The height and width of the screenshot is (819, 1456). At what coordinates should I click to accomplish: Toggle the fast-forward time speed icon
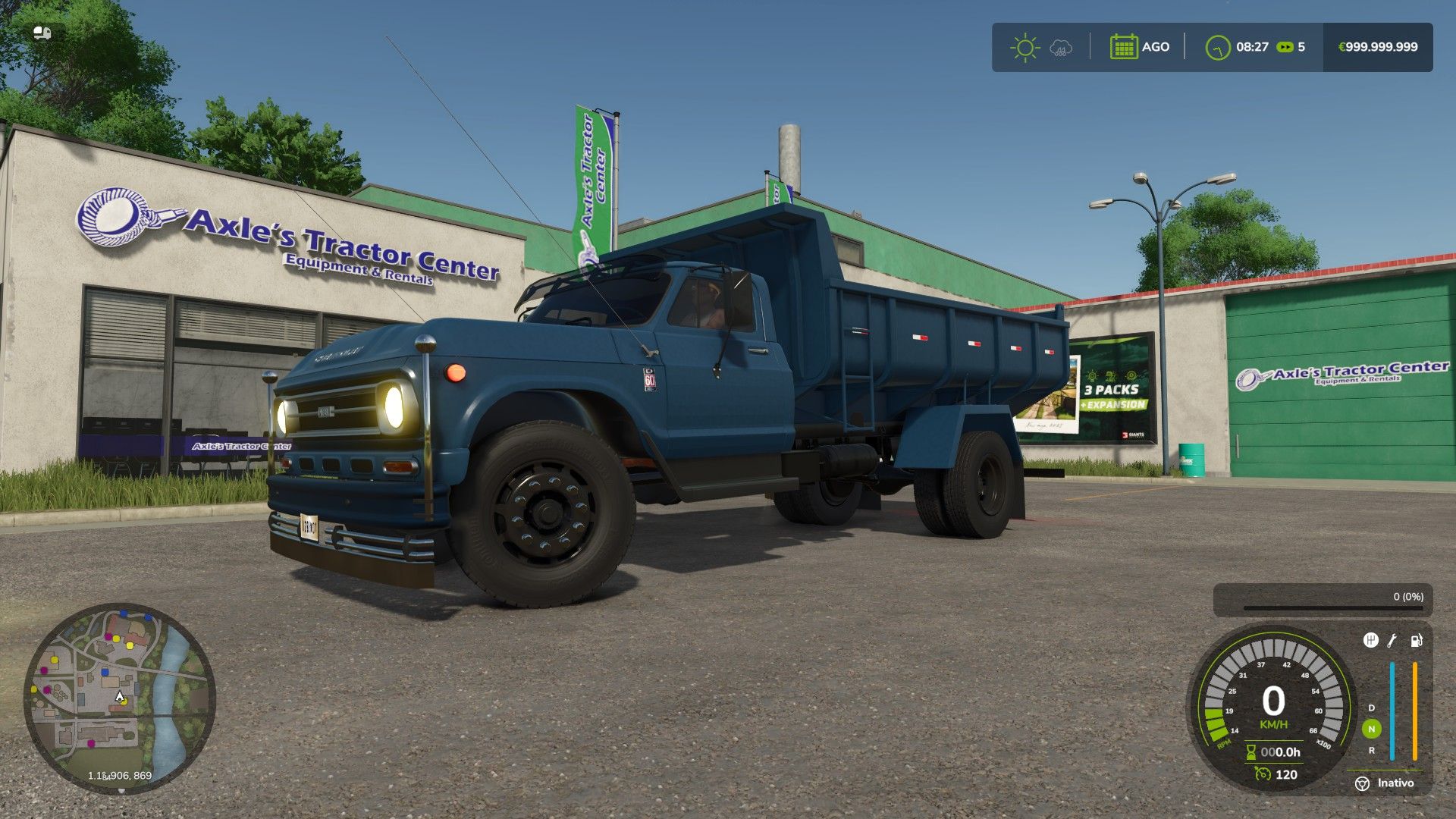pyautogui.click(x=1285, y=47)
